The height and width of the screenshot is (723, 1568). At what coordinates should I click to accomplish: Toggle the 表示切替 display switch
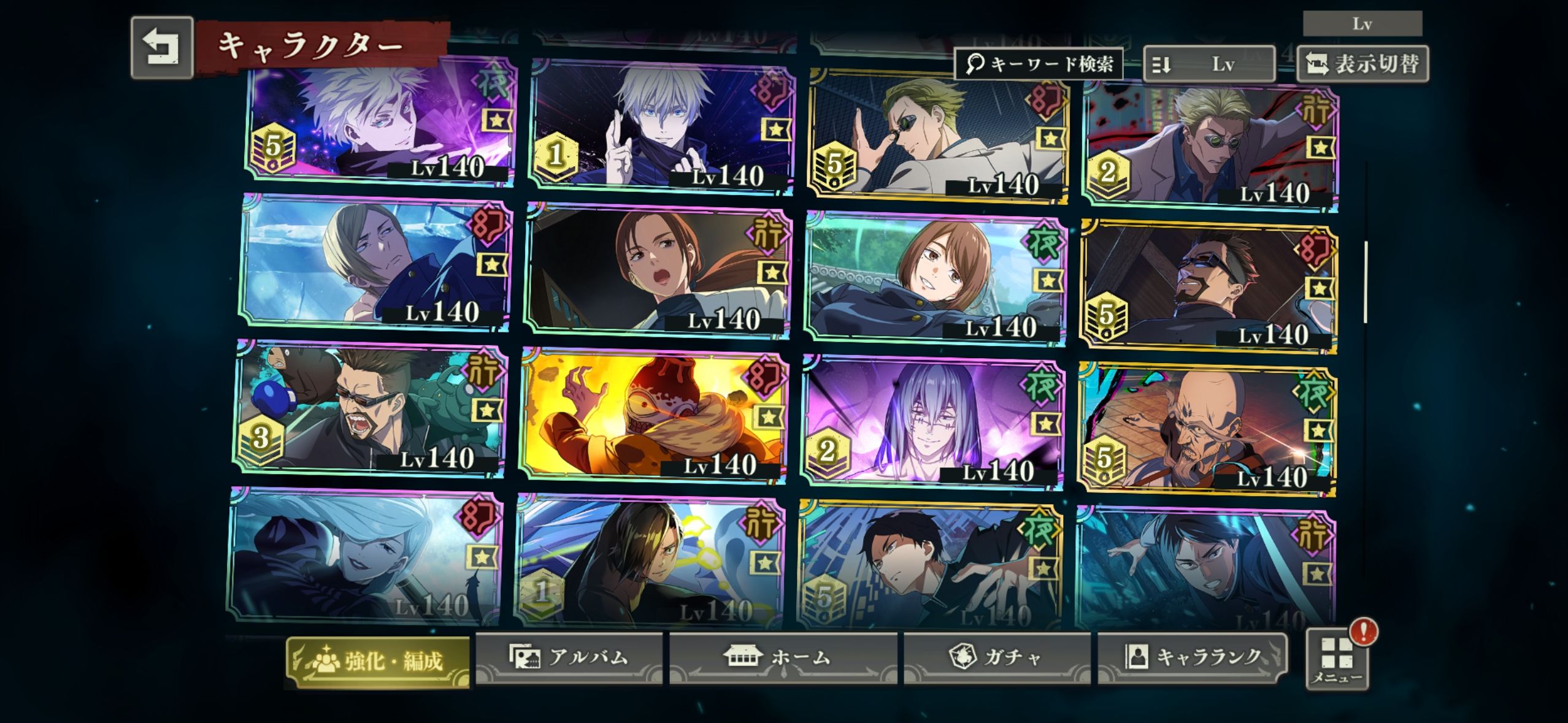(x=1362, y=64)
